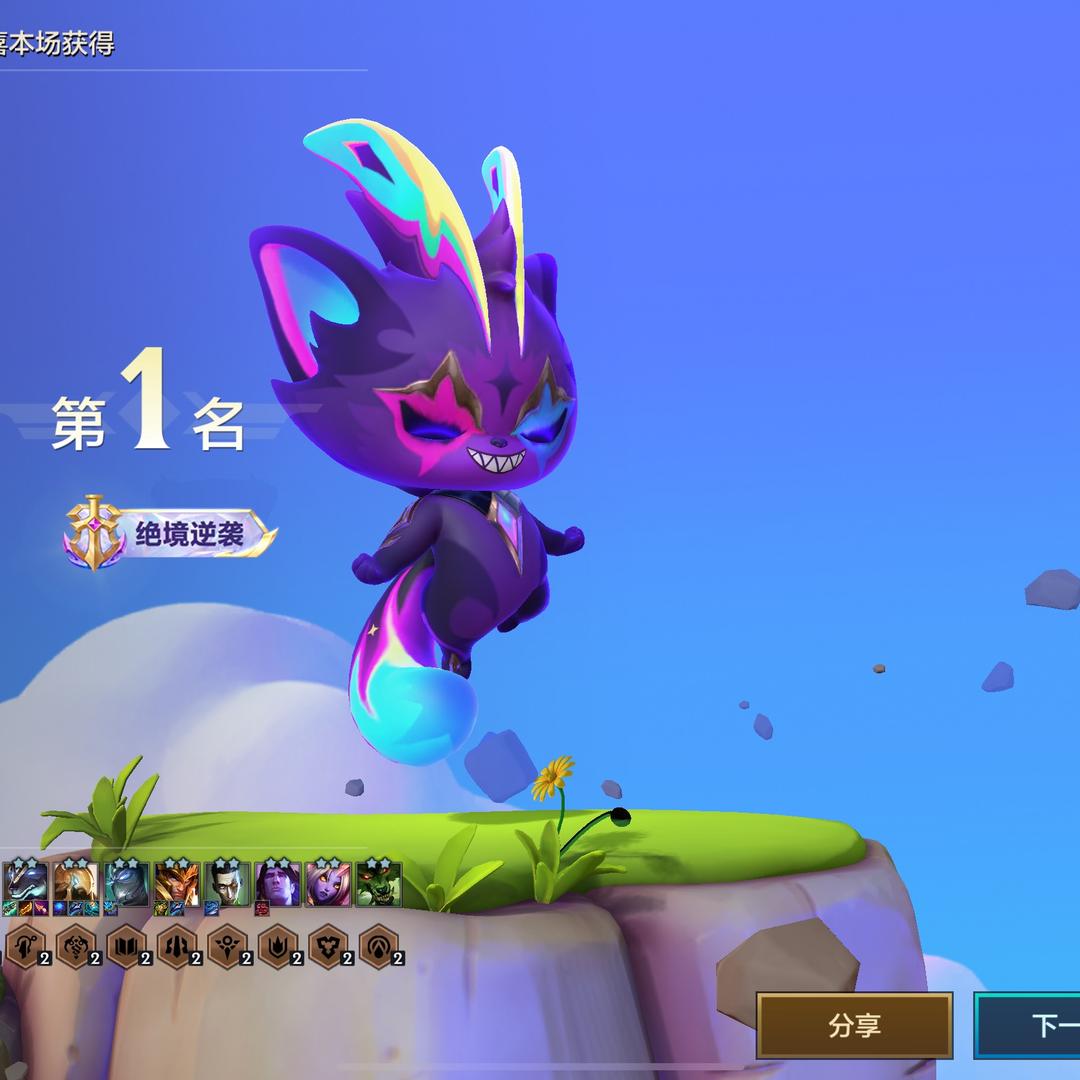Choose the purple-toned man champion portrait
1080x1080 pixels.
277,883
